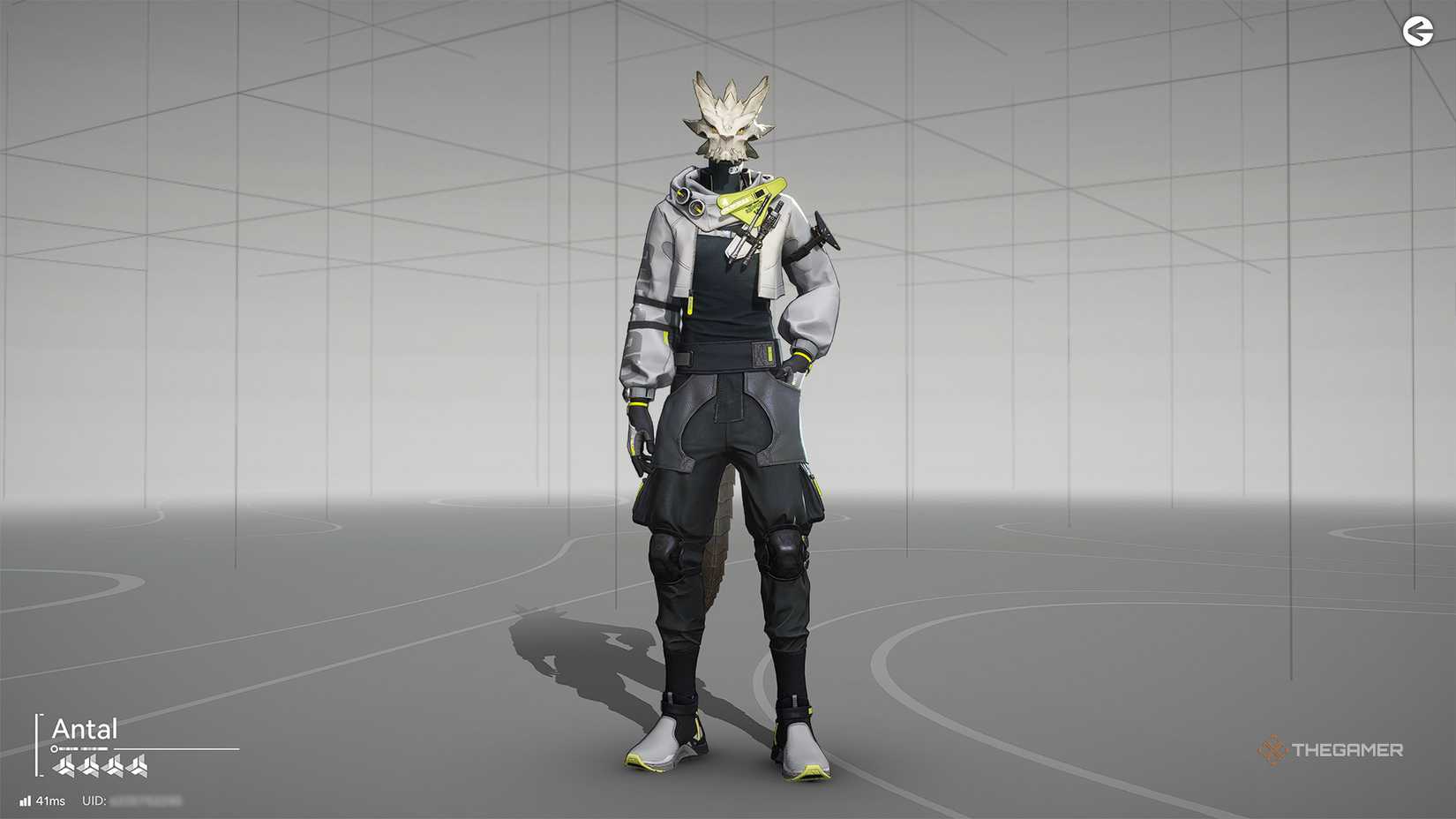Select the second star rank icon

(90, 765)
